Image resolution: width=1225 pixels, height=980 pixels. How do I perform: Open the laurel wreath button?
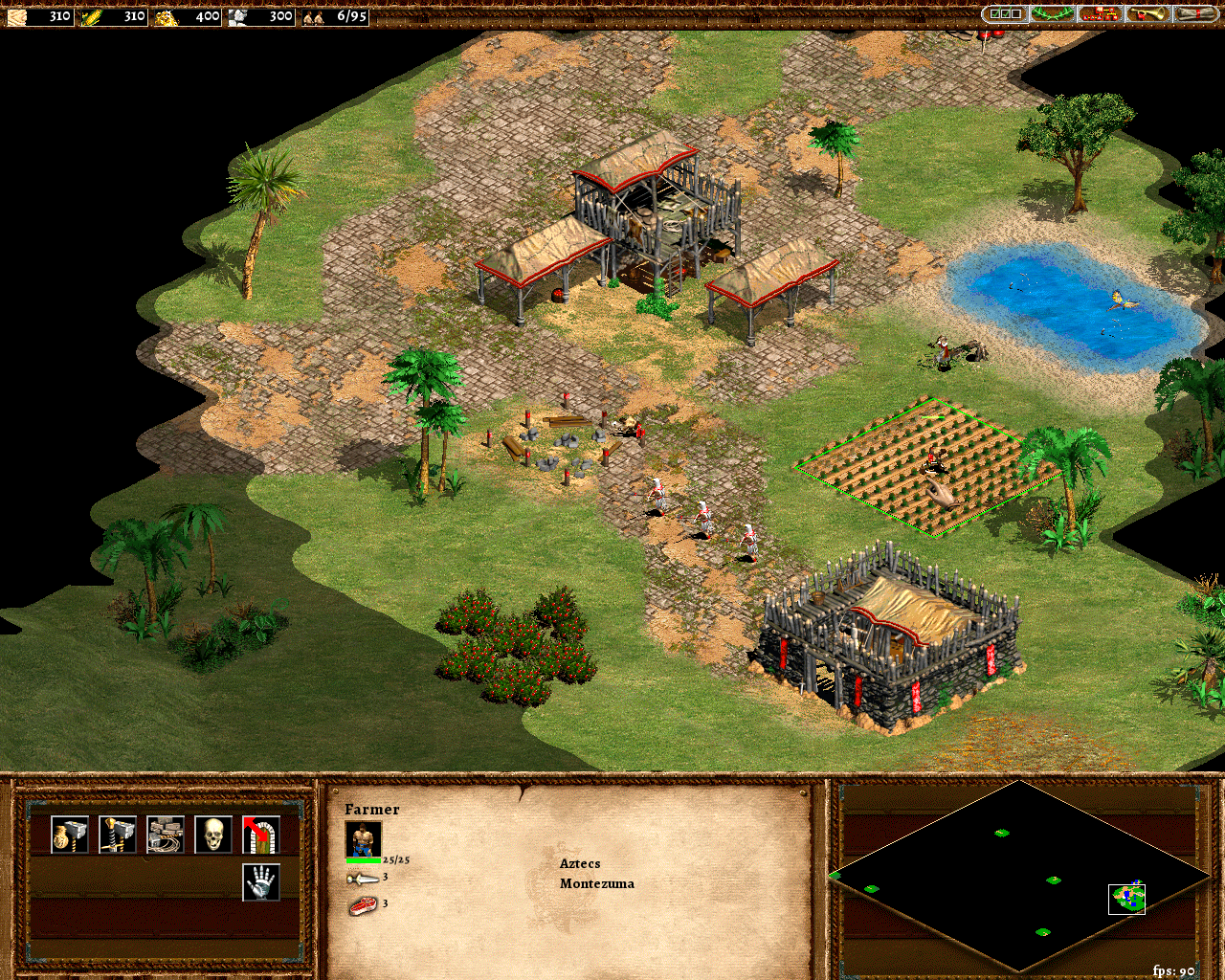point(1052,14)
